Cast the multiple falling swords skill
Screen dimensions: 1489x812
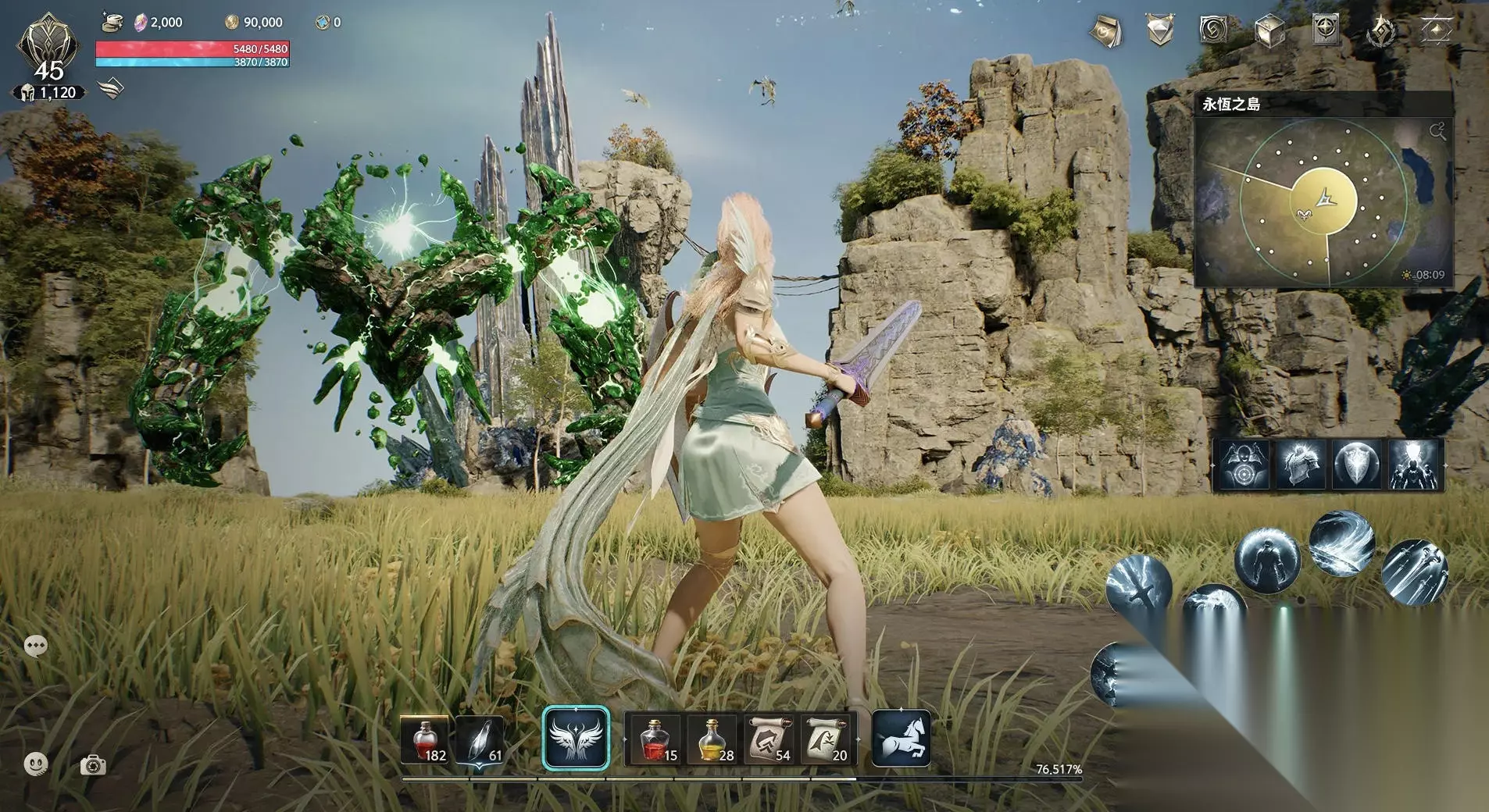point(1414,572)
